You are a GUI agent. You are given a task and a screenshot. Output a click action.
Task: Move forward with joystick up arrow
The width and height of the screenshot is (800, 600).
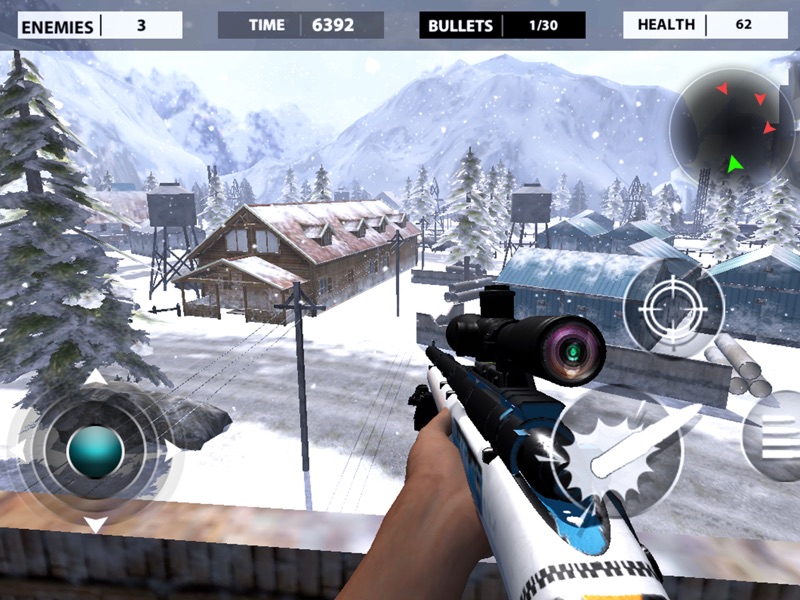95,379
